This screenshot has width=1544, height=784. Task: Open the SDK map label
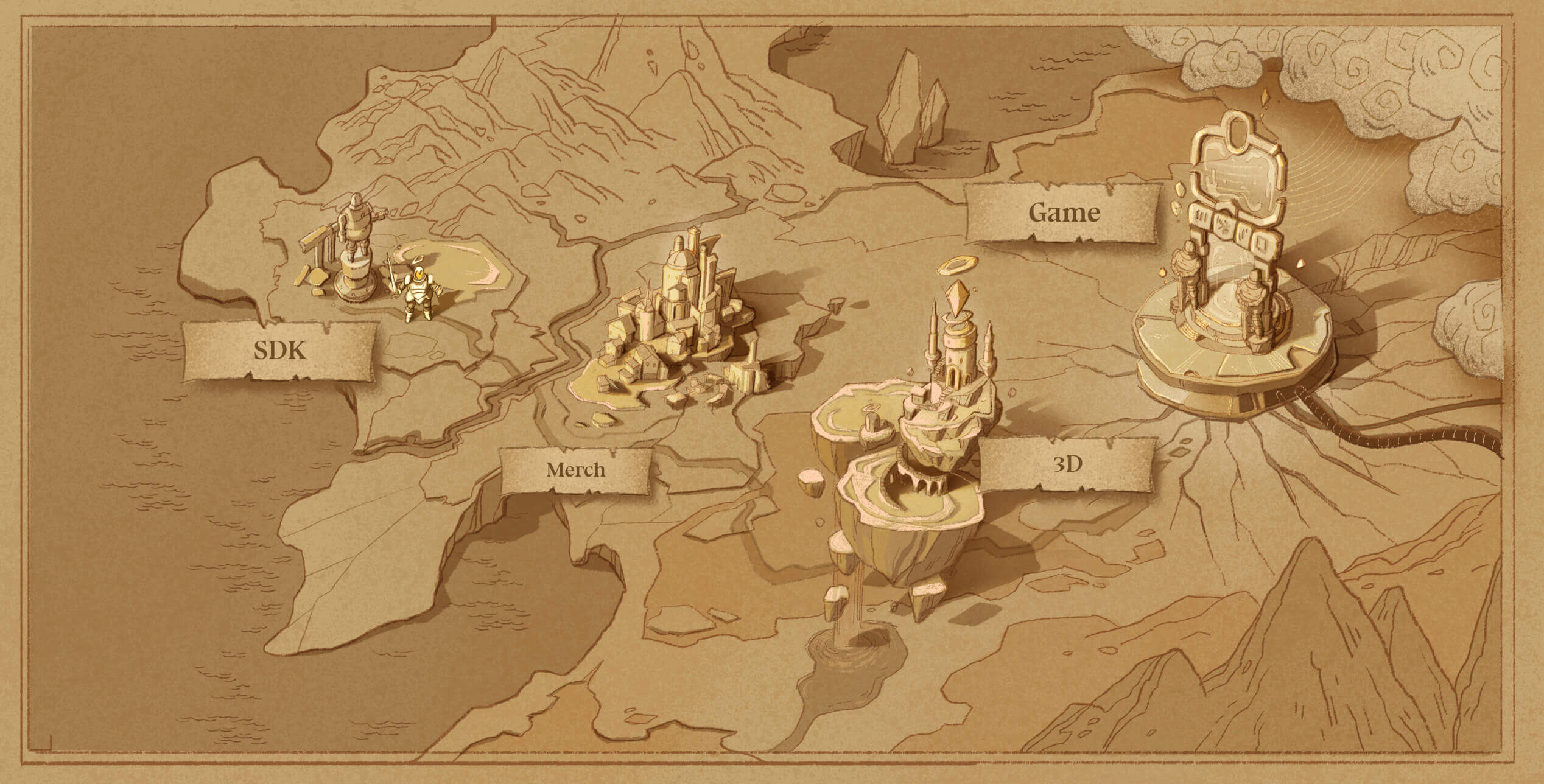[279, 351]
